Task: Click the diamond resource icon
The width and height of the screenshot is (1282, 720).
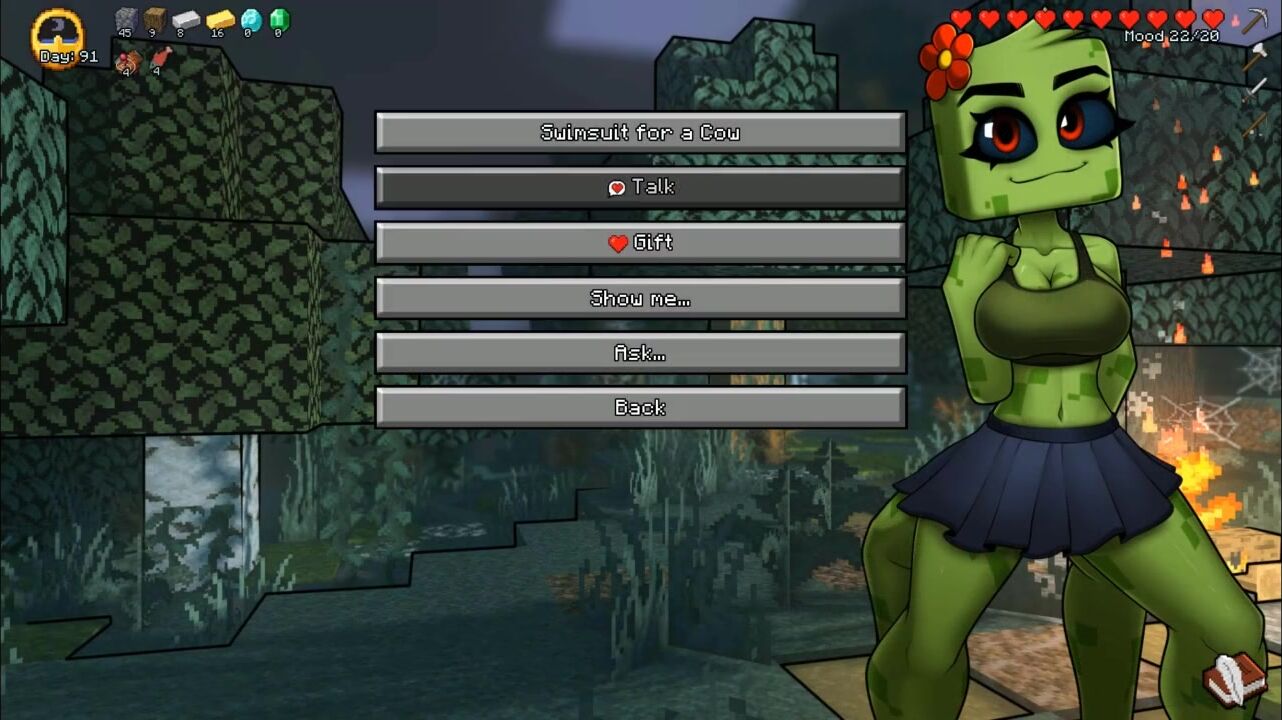Action: (250, 19)
